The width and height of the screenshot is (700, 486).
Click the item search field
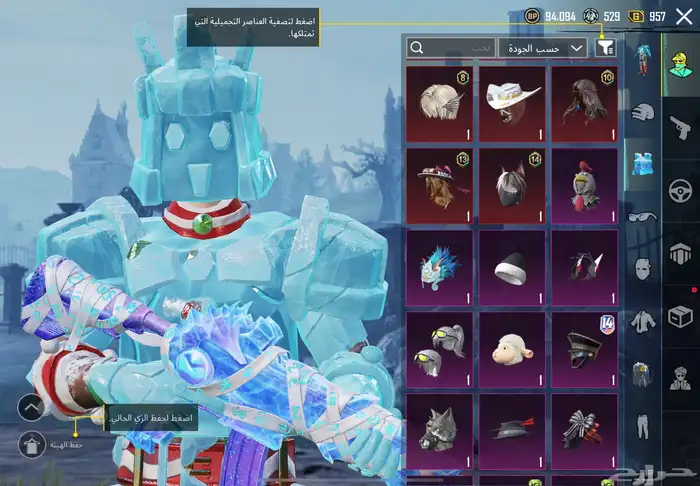pos(450,47)
